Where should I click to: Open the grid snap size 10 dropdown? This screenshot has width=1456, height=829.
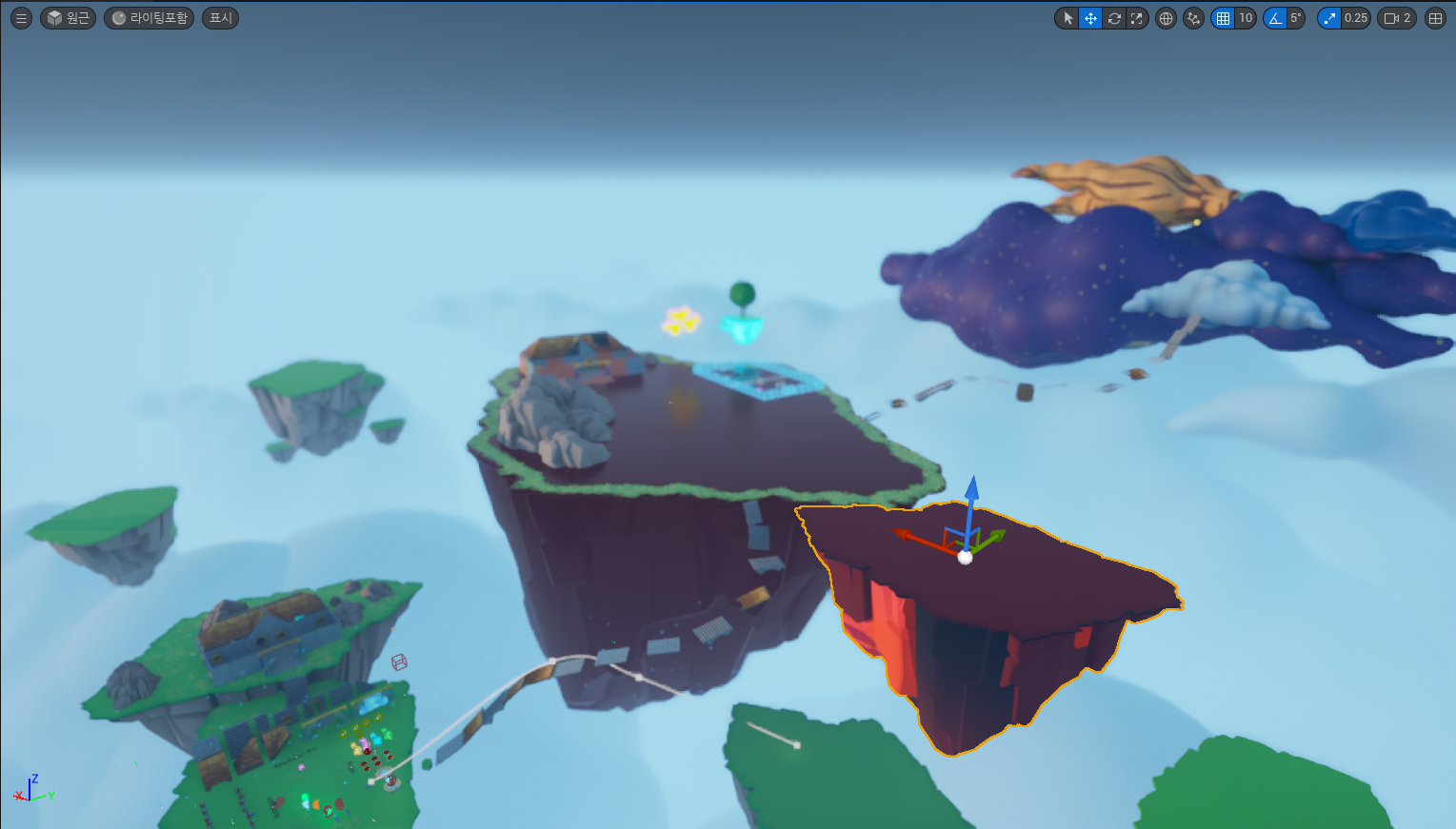coord(1246,18)
